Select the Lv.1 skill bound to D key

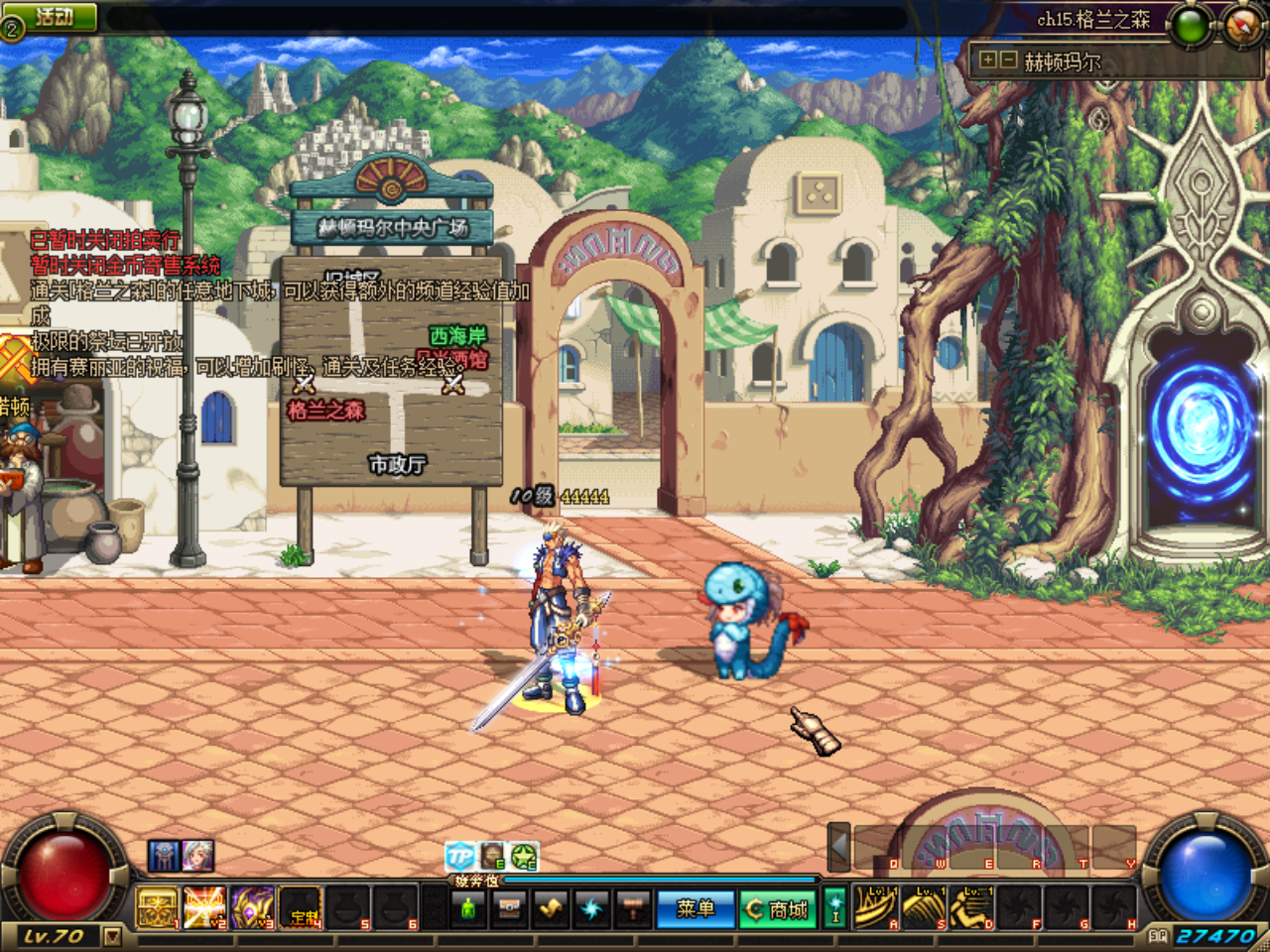(x=969, y=907)
